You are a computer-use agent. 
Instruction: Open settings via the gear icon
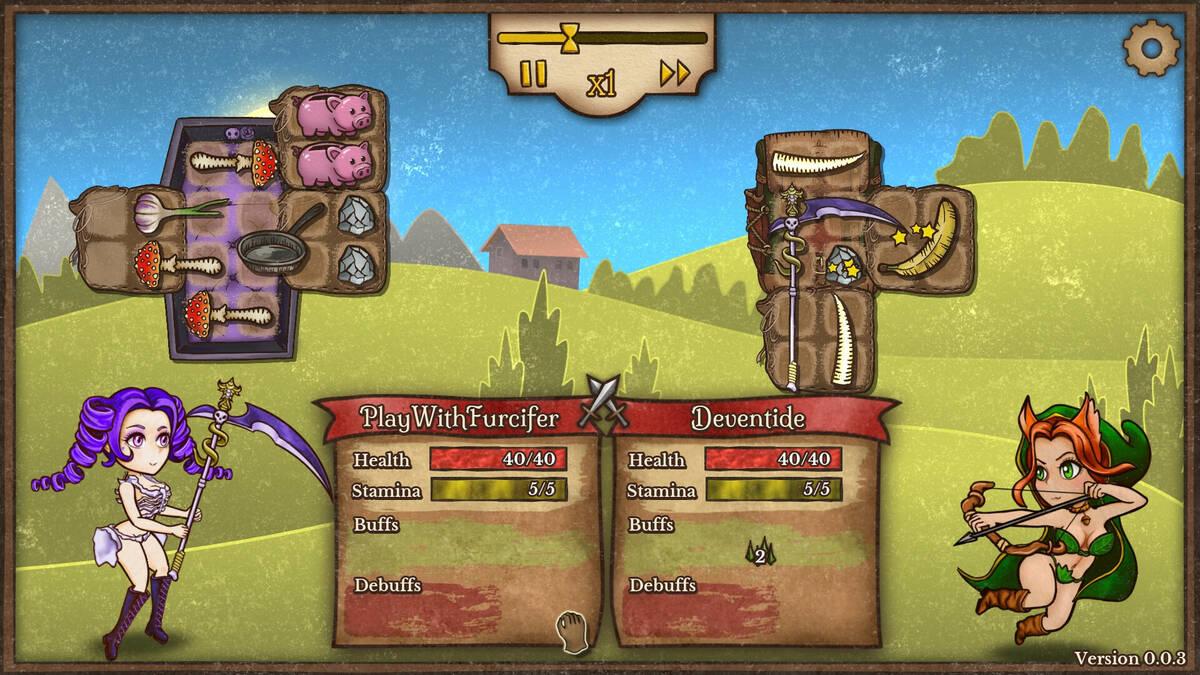click(1152, 46)
